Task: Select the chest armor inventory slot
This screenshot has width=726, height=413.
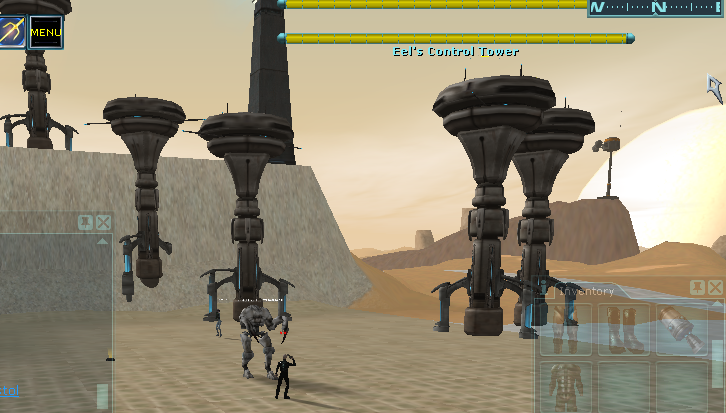Action: (x=565, y=386)
